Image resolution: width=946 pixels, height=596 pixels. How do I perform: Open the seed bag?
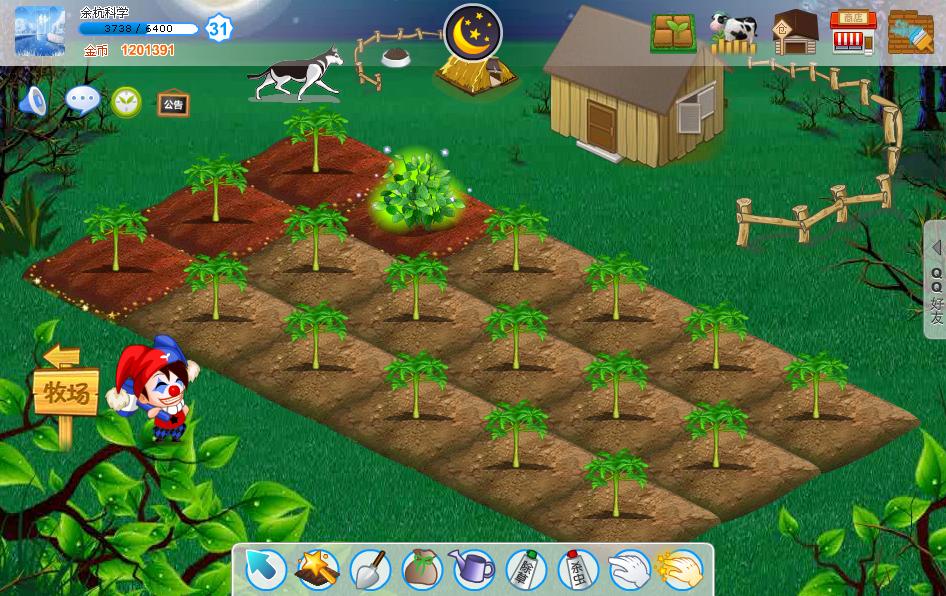pos(422,570)
